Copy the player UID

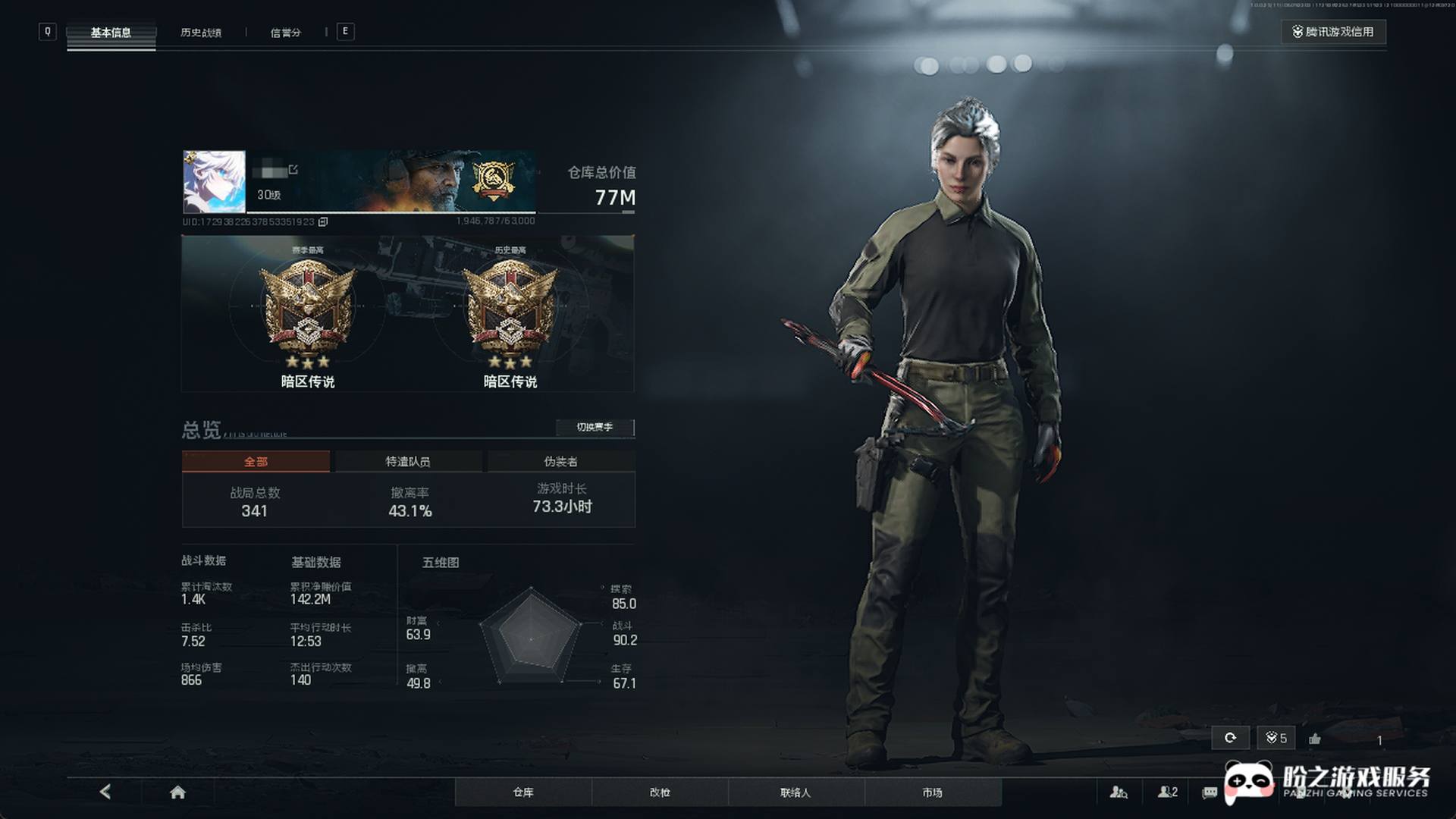[323, 221]
